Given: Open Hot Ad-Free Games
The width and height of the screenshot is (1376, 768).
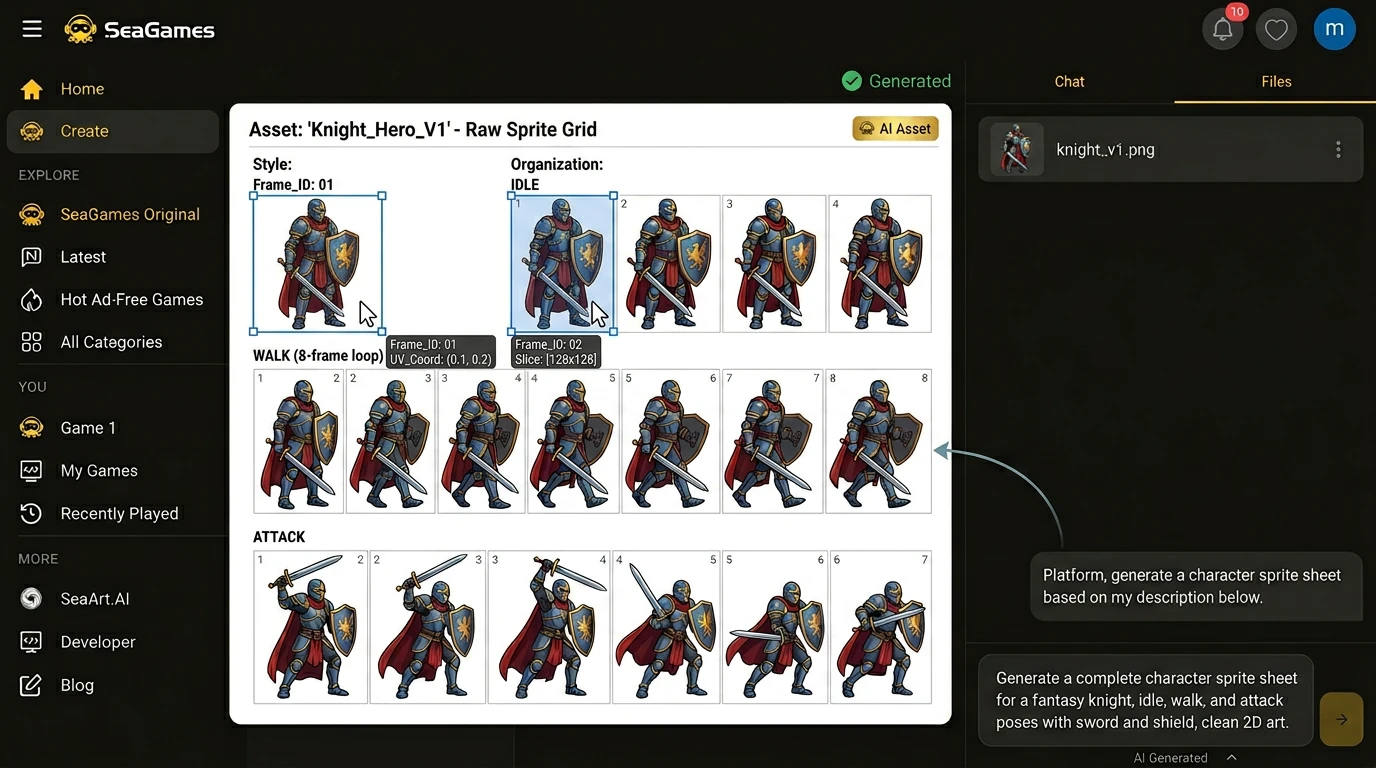Looking at the screenshot, I should (x=131, y=300).
